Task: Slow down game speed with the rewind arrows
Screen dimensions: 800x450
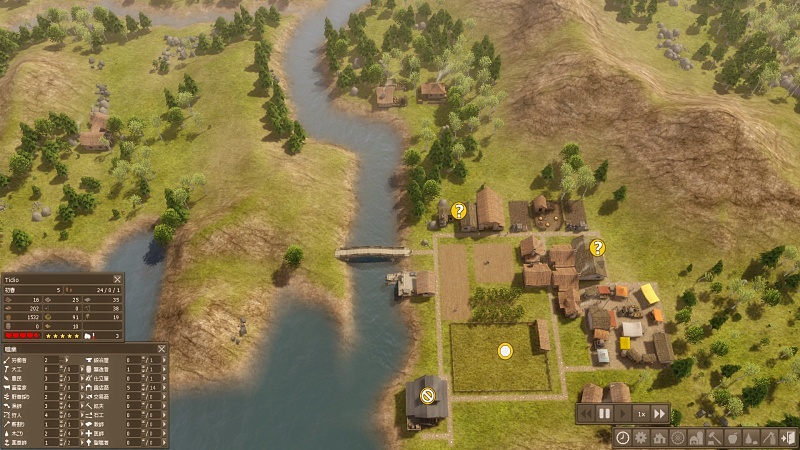Action: [586, 413]
